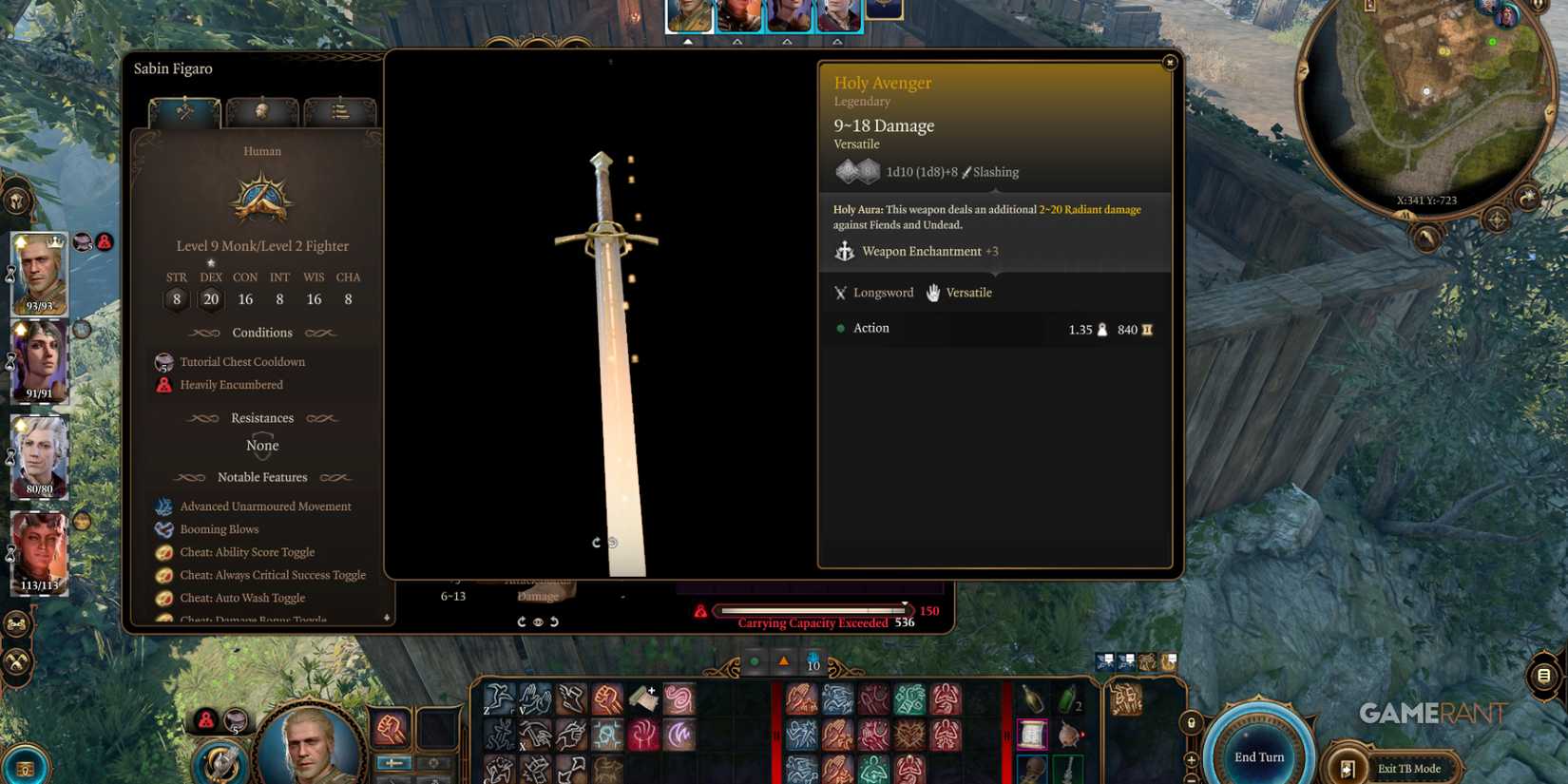Click the examine eye icon under the item model

(x=537, y=621)
